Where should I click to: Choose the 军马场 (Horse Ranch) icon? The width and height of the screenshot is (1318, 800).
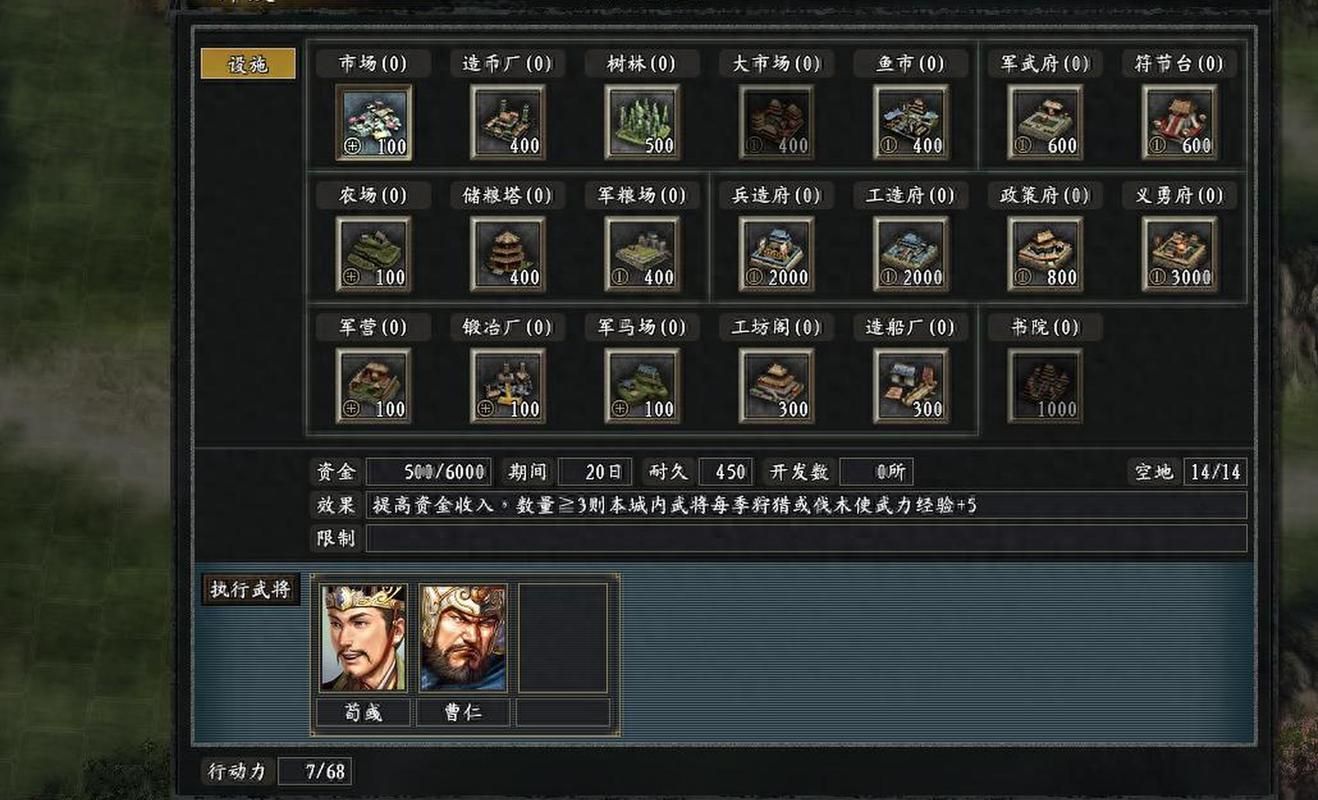(x=641, y=385)
